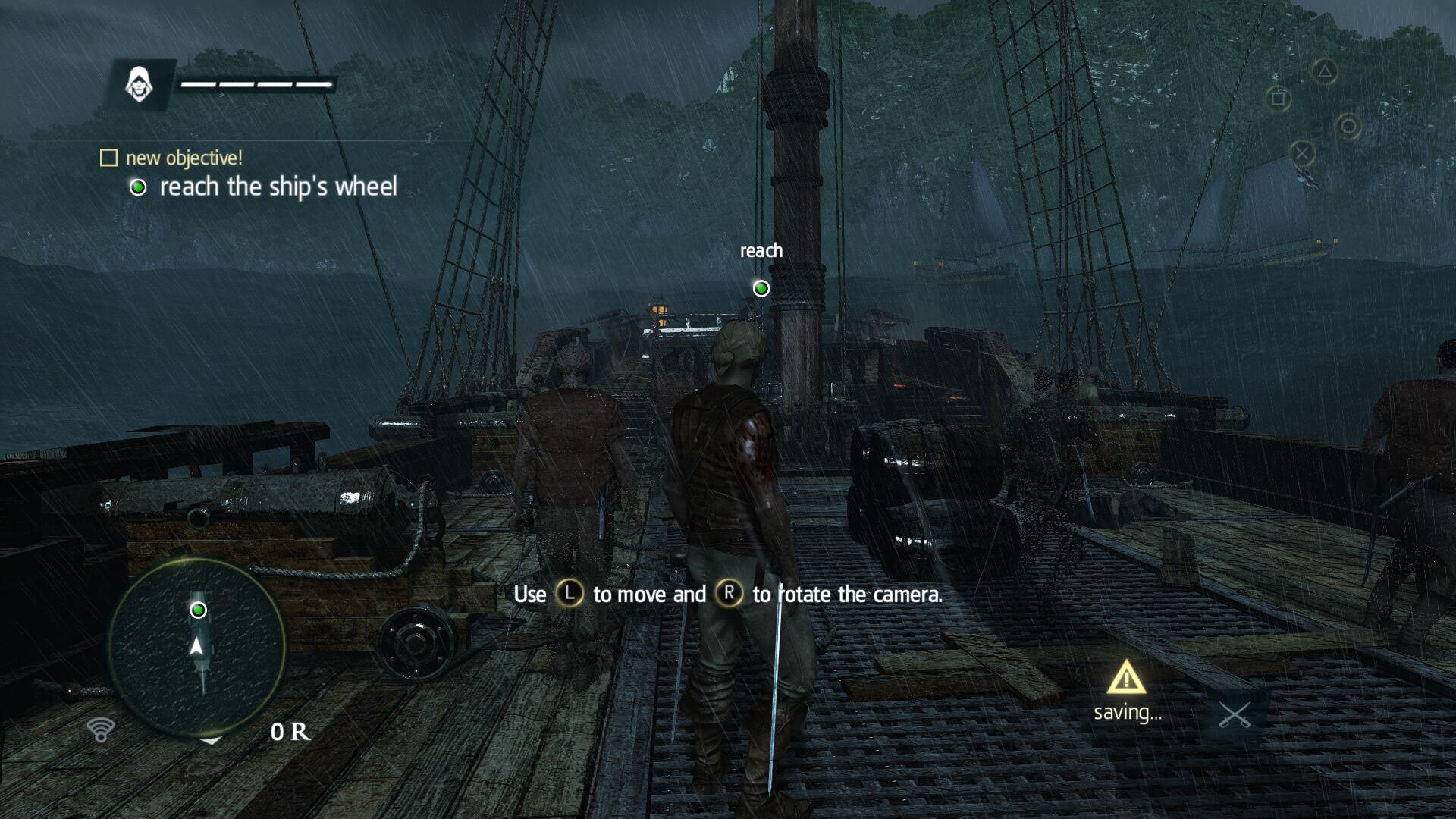Click the green "reach" waypoint marker
1456x819 pixels.
pos(761,288)
